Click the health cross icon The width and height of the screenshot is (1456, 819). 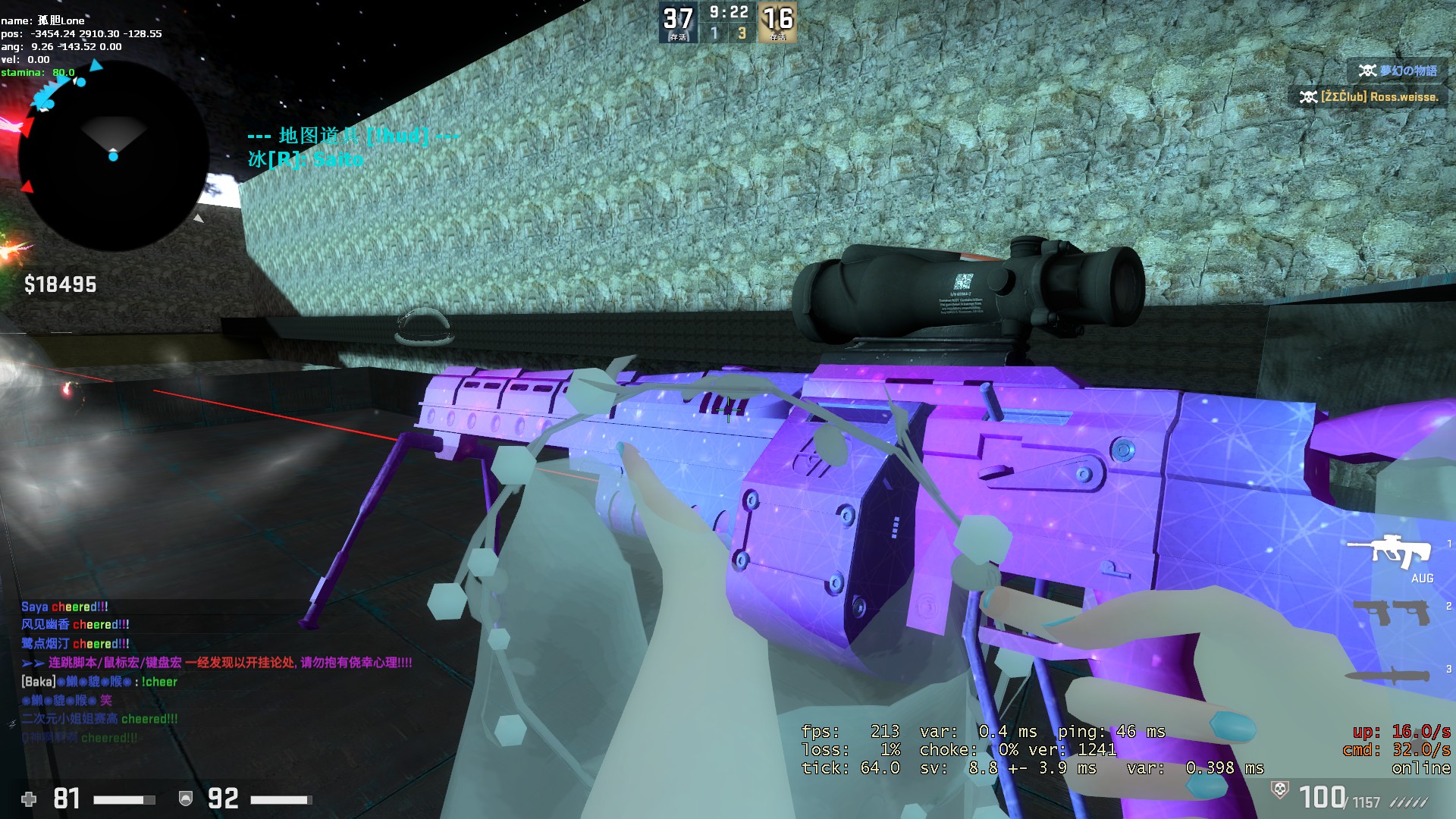tap(28, 798)
